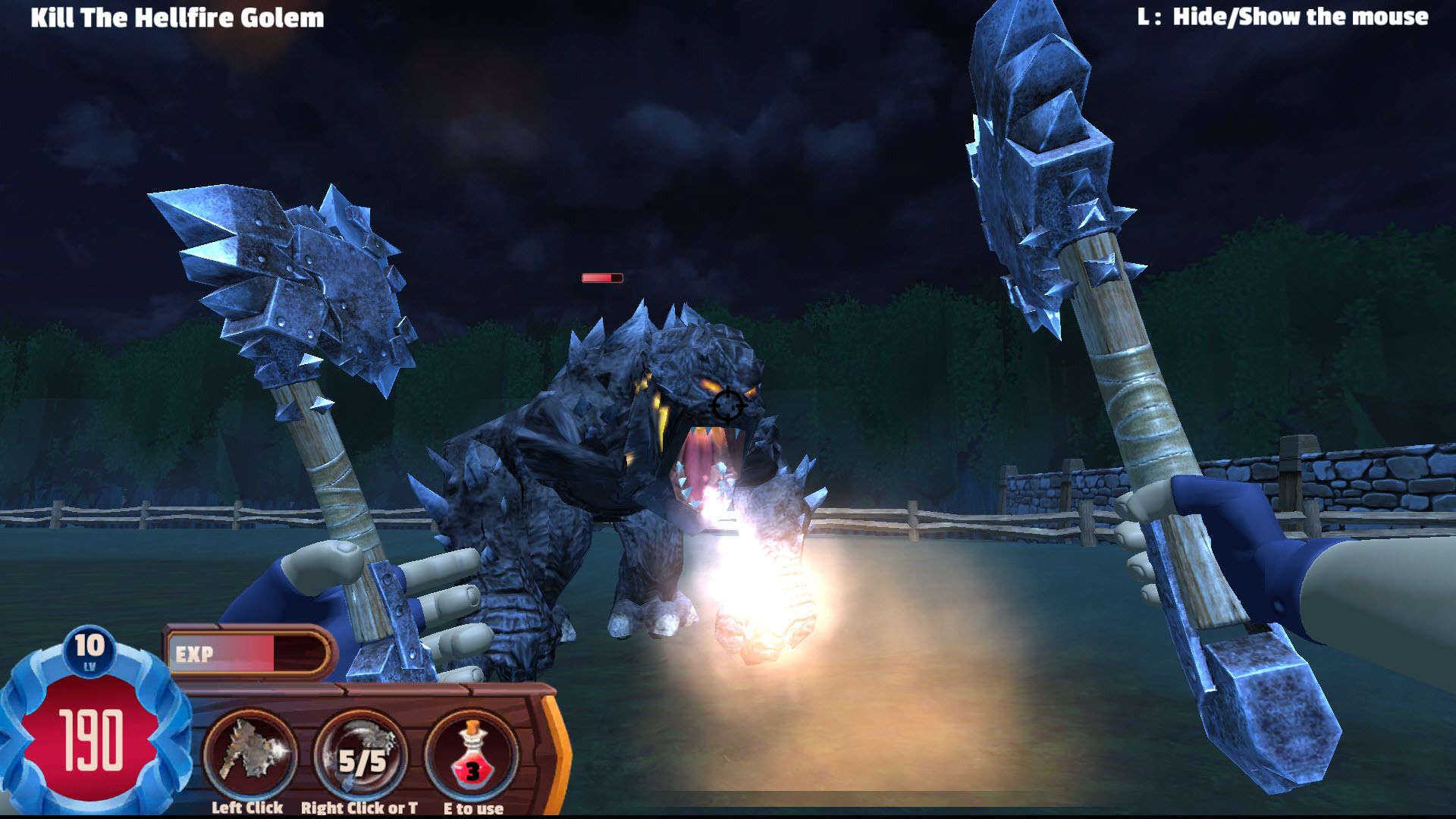The height and width of the screenshot is (819, 1456).
Task: Use the 5/5 charged special attack icon
Action: pos(361,755)
